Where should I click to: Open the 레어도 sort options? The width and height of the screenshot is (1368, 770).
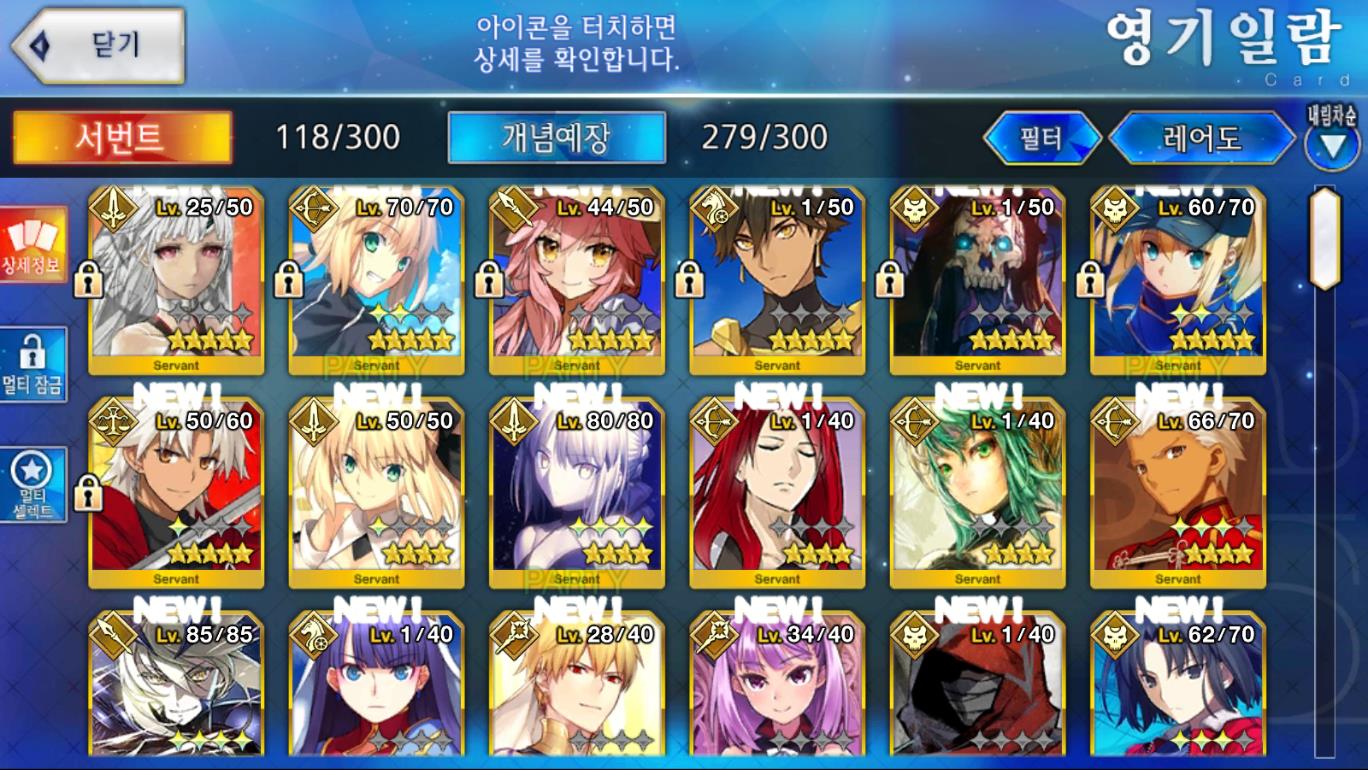1202,138
